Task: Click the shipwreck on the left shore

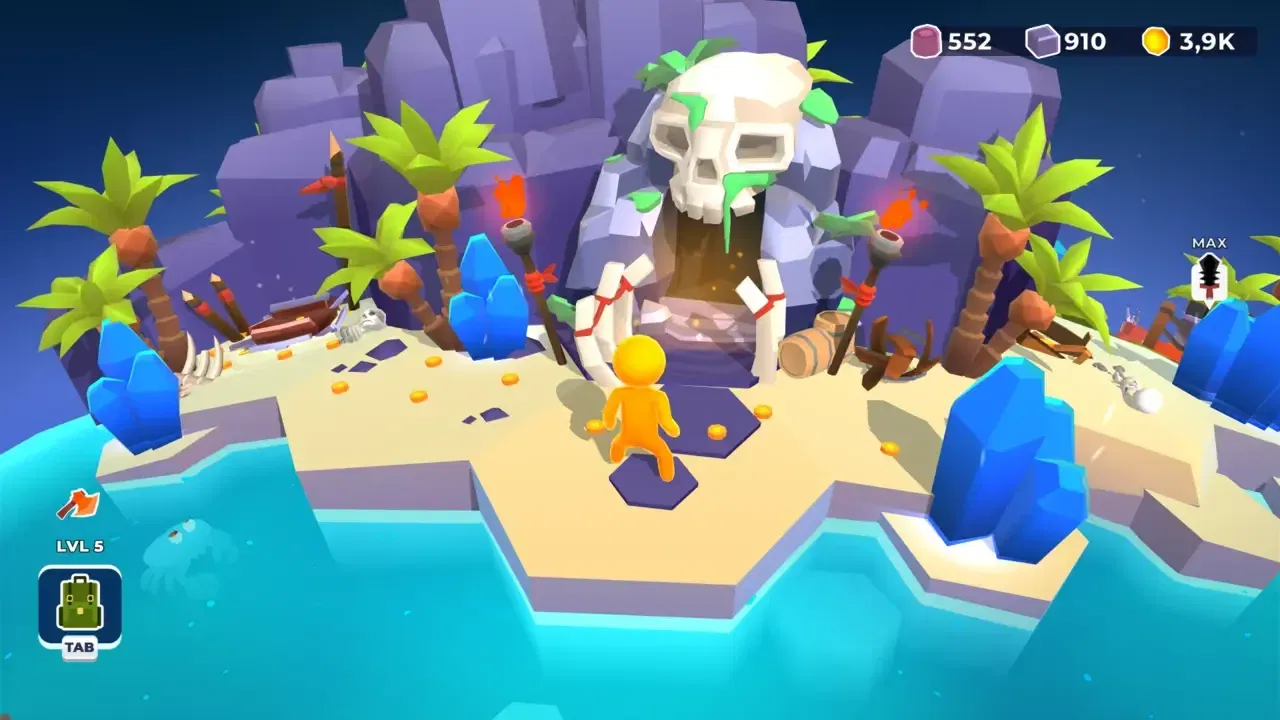Action: tap(293, 318)
